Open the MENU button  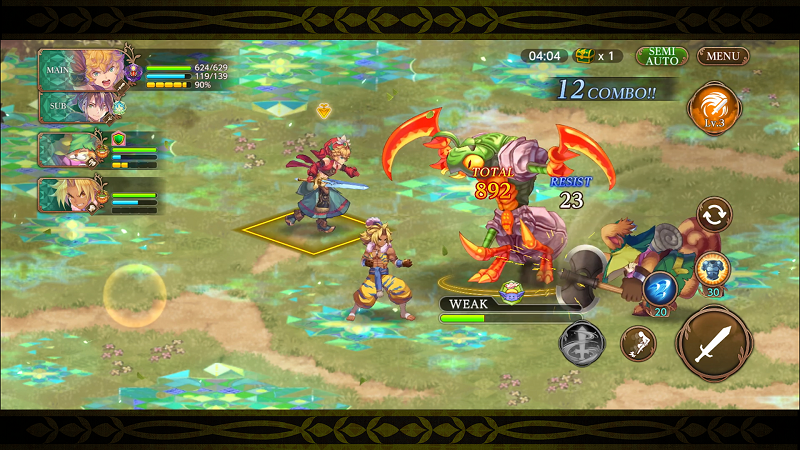[x=722, y=56]
